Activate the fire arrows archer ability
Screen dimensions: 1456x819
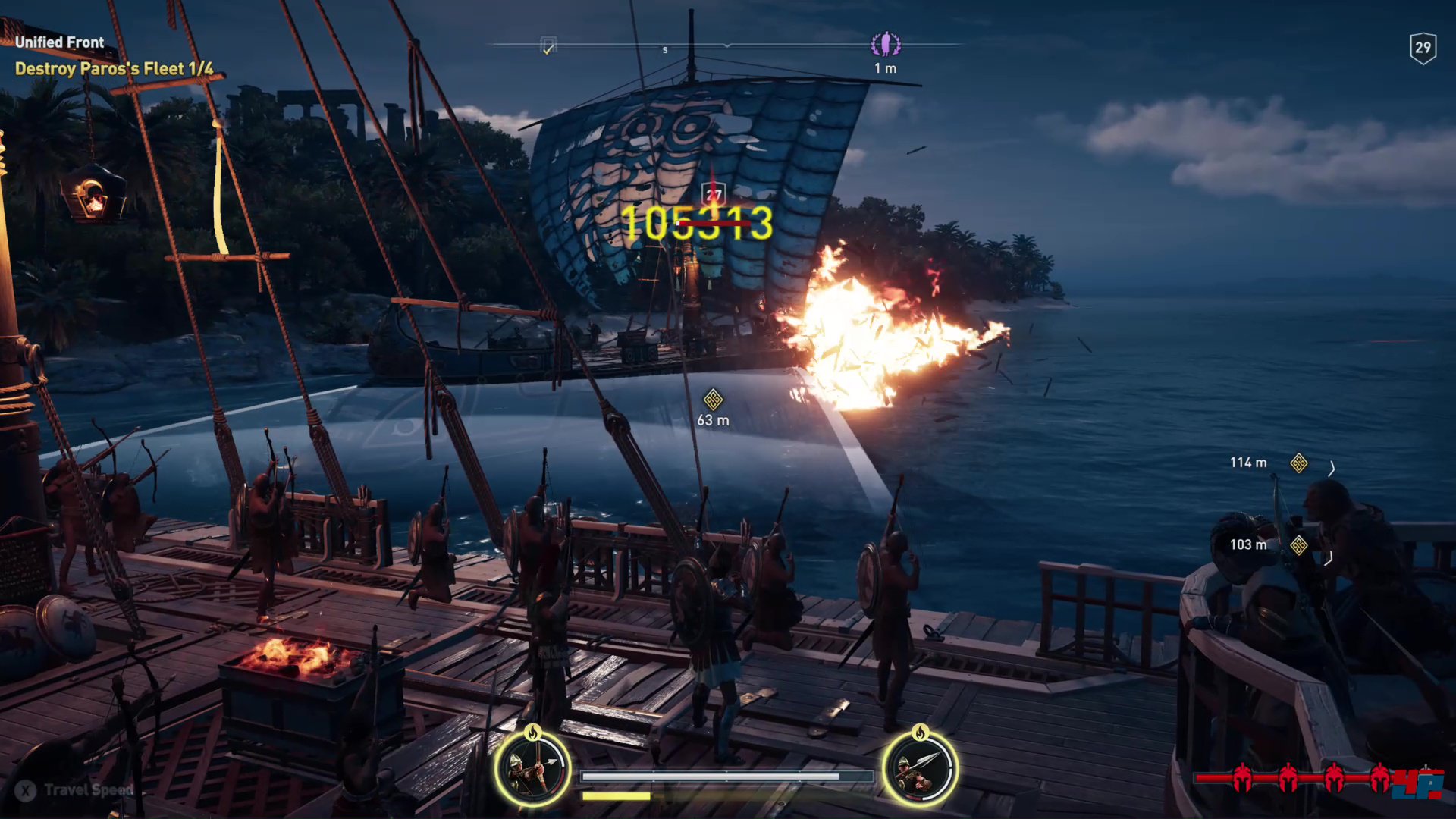click(532, 769)
